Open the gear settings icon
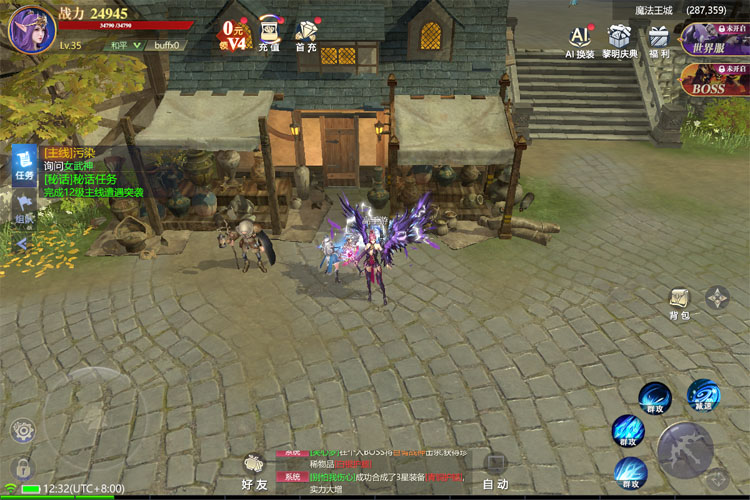Screen dimensions: 750x500 [x=22, y=431]
